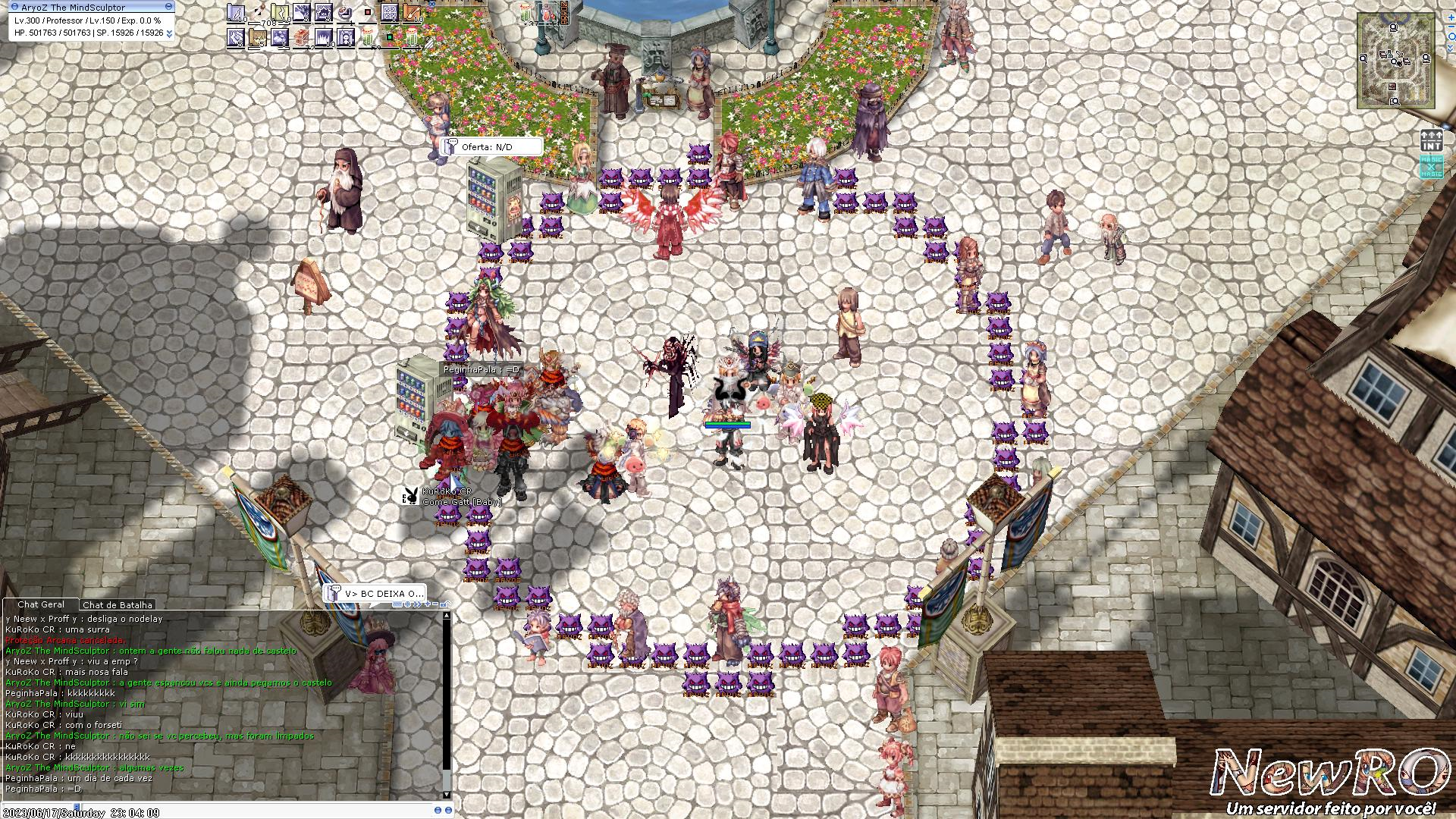The width and height of the screenshot is (1456, 819).
Task: Use the green-yellow map scroll hotbar item
Action: (x=279, y=13)
